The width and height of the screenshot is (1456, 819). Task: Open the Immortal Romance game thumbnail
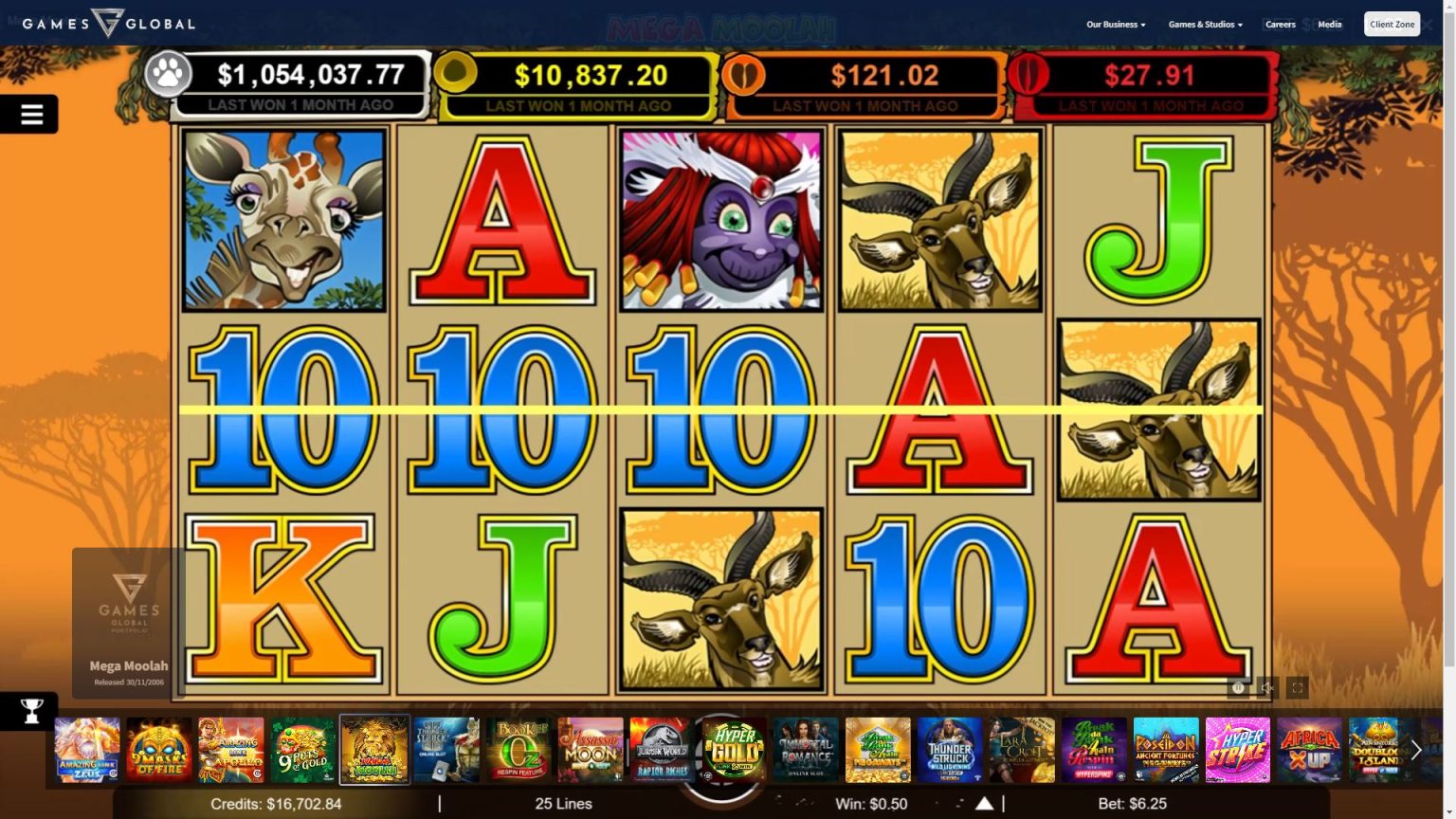tap(806, 750)
